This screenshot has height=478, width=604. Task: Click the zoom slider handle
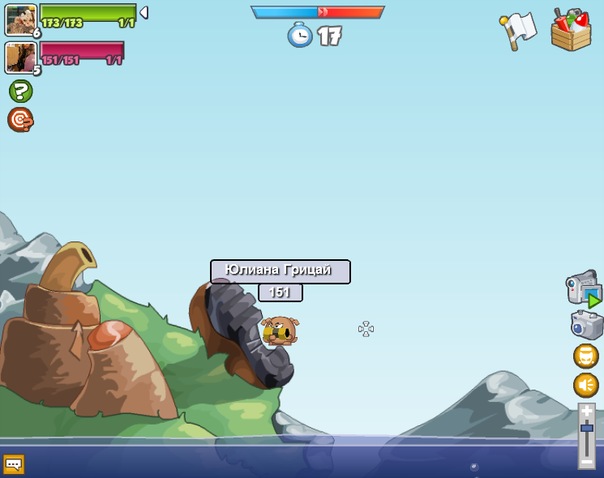pyautogui.click(x=587, y=428)
